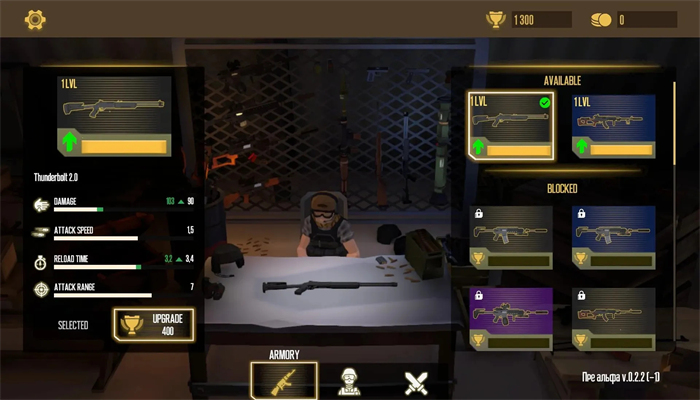The width and height of the screenshot is (700, 400).
Task: Open the soldier character tab
Action: pyautogui.click(x=349, y=380)
